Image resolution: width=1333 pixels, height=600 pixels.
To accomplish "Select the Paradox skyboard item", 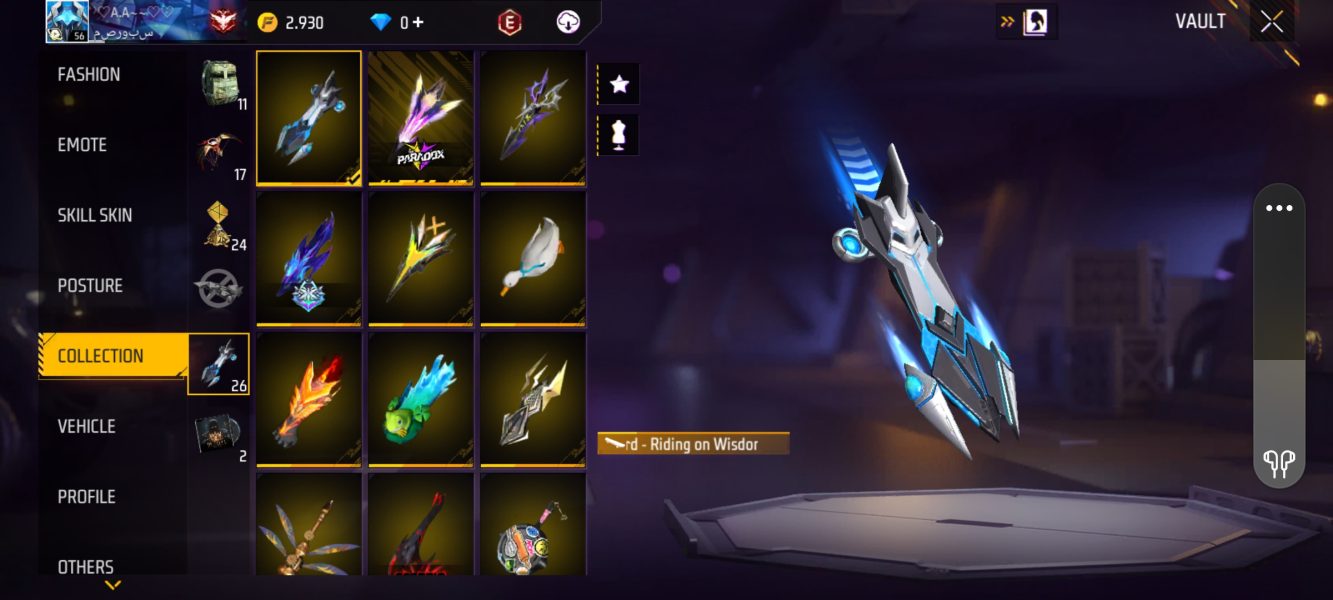I will pyautogui.click(x=420, y=118).
